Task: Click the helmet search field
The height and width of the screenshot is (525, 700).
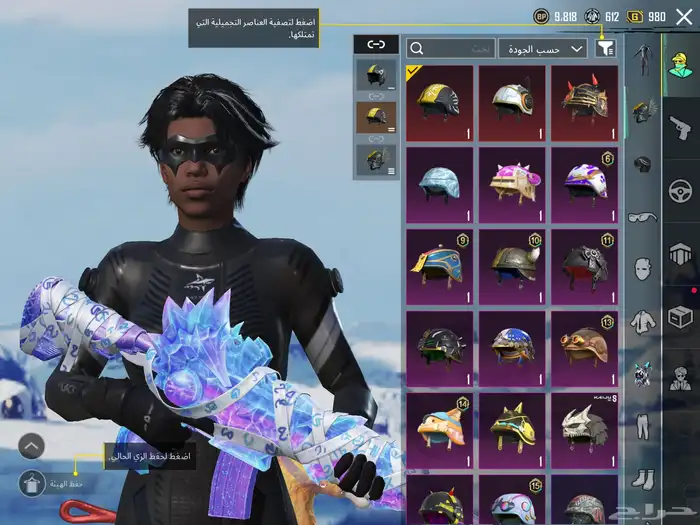Action: point(450,48)
